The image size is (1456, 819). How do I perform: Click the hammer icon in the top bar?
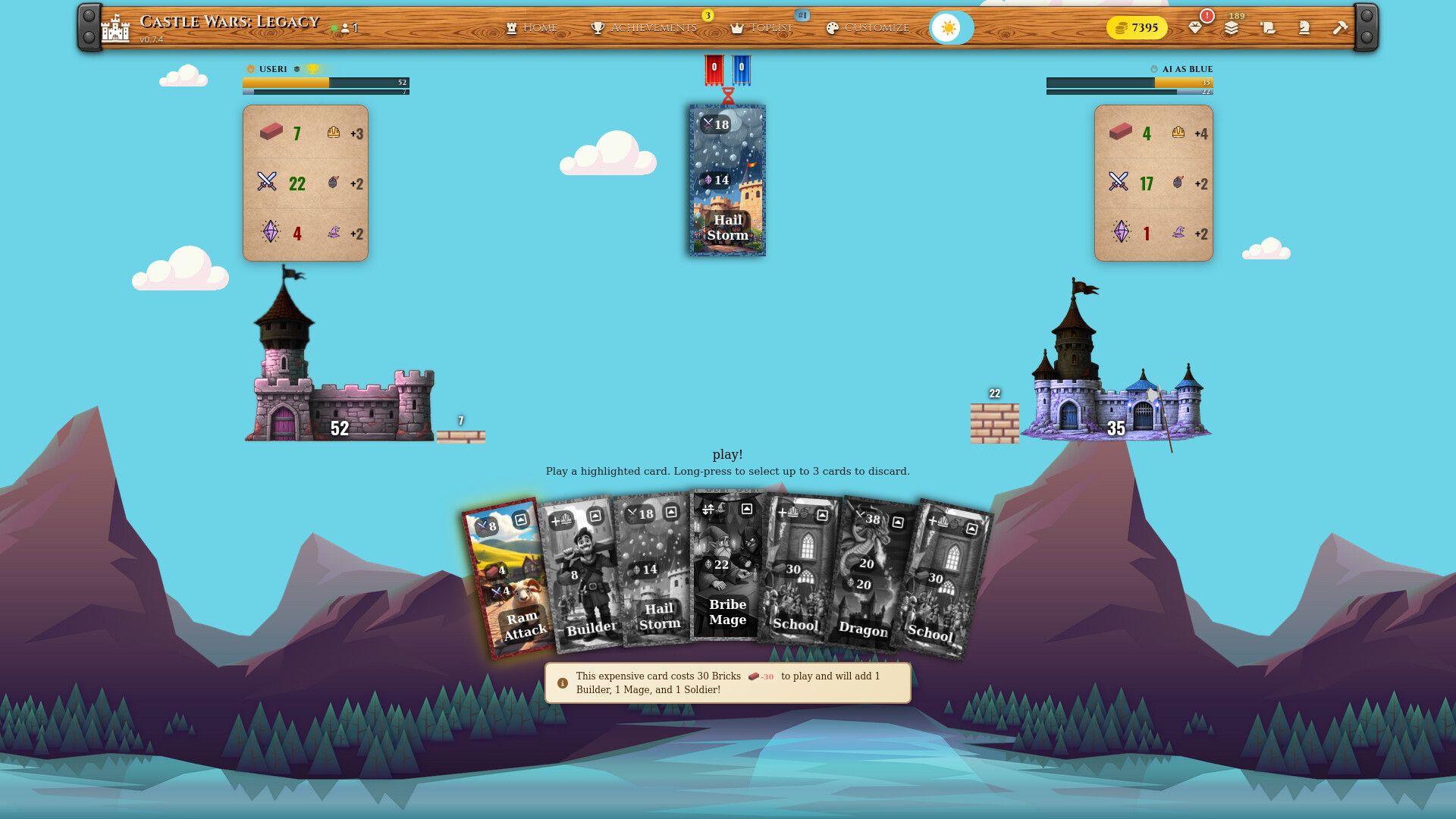[1341, 29]
